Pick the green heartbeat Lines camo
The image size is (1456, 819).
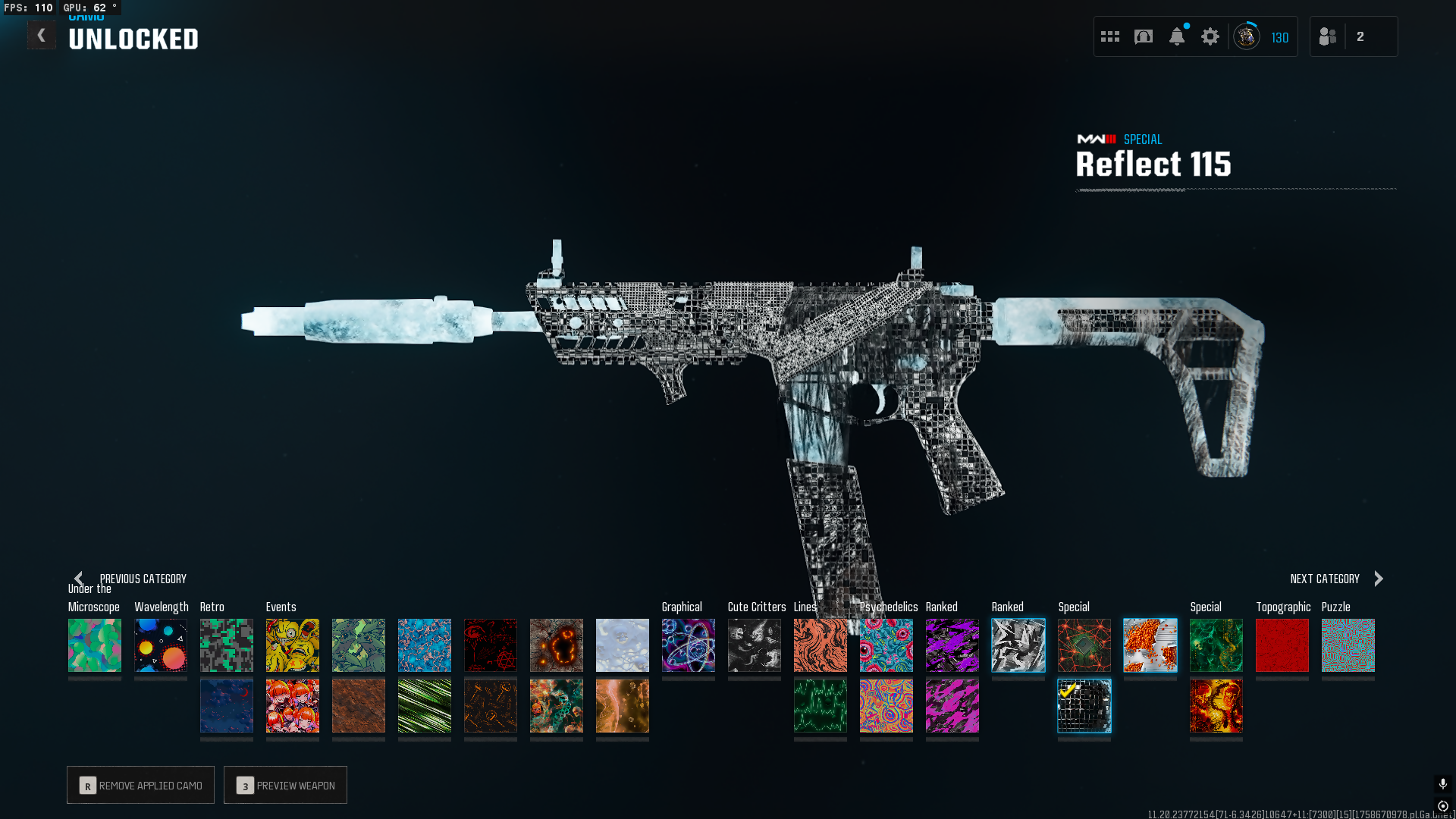pyautogui.click(x=821, y=706)
